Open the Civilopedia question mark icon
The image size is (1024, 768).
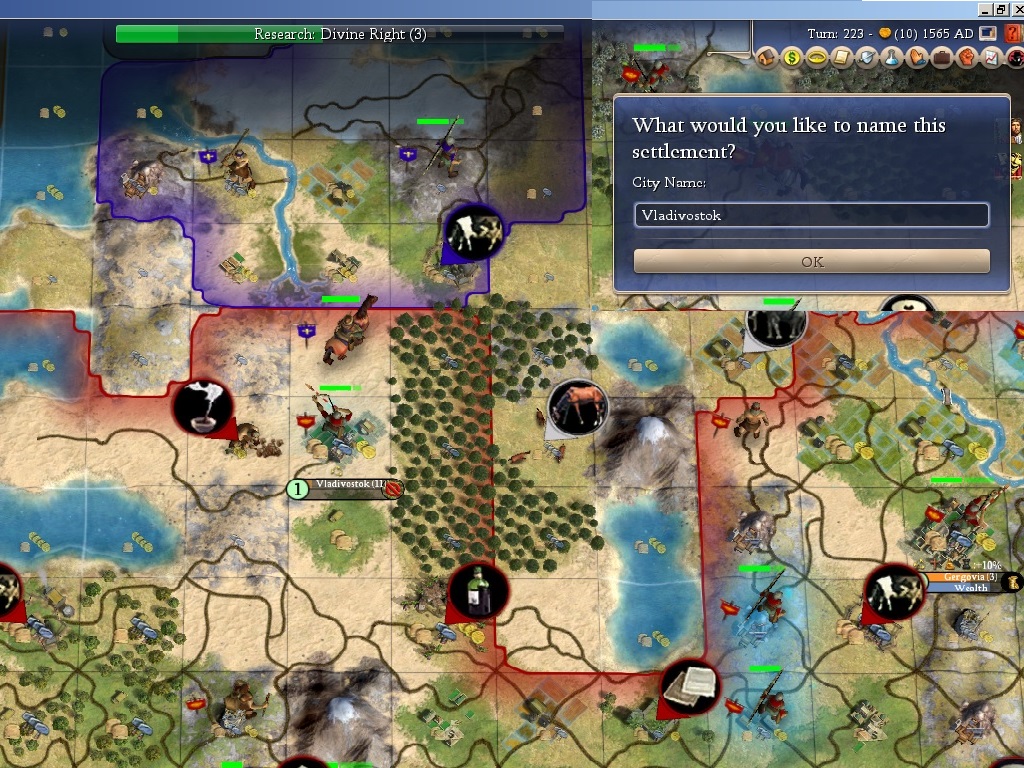tap(1014, 34)
